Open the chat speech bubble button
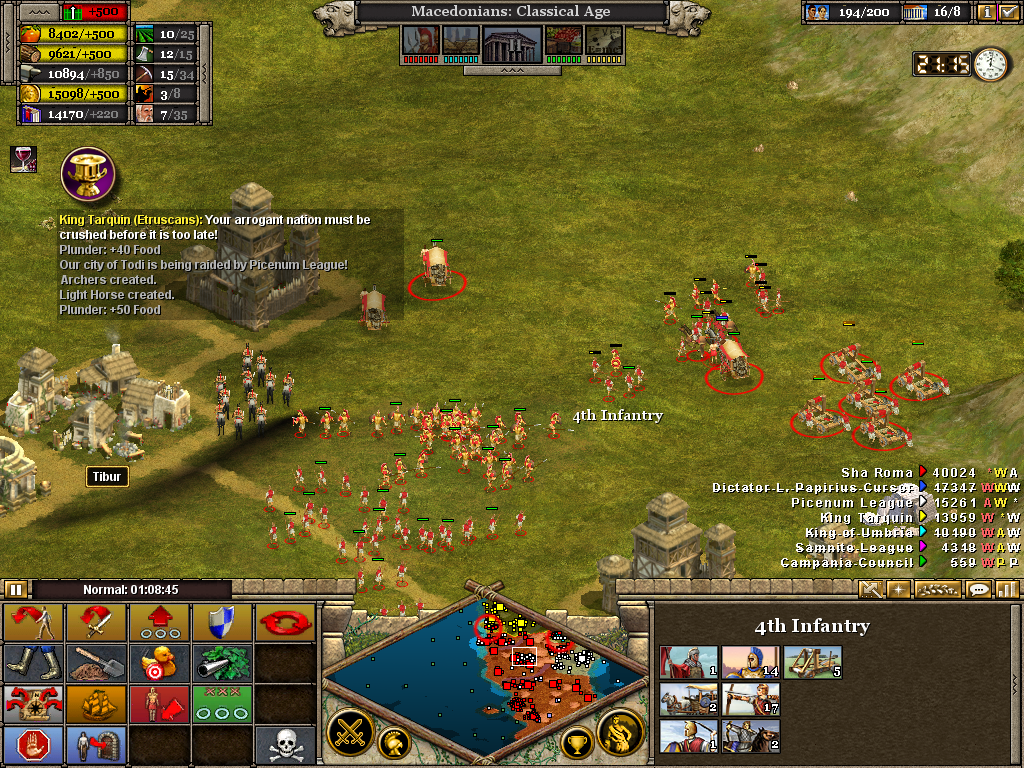Screen dimensions: 1024x768 (x=979, y=589)
